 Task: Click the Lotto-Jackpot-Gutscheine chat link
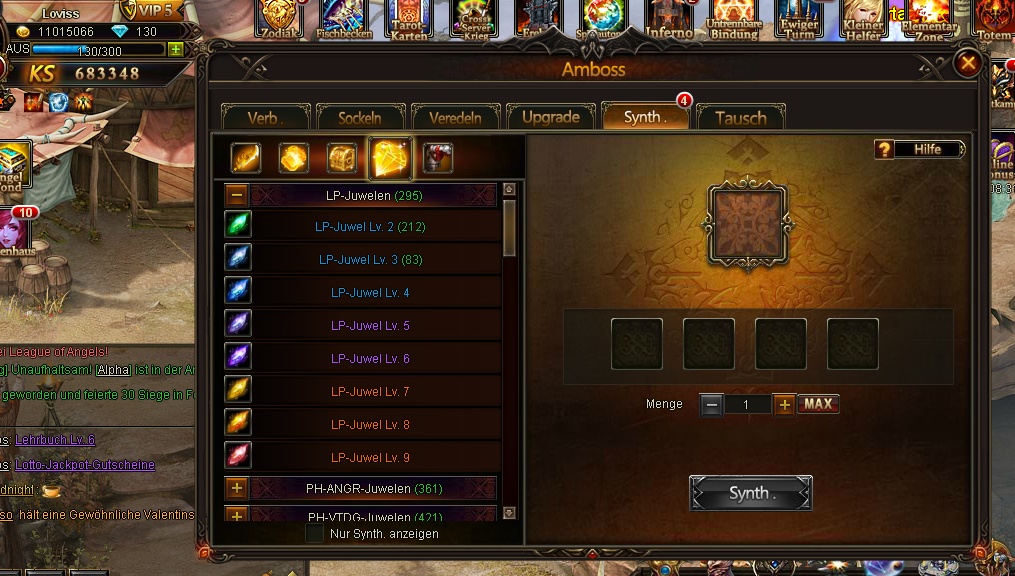pyautogui.click(x=85, y=465)
